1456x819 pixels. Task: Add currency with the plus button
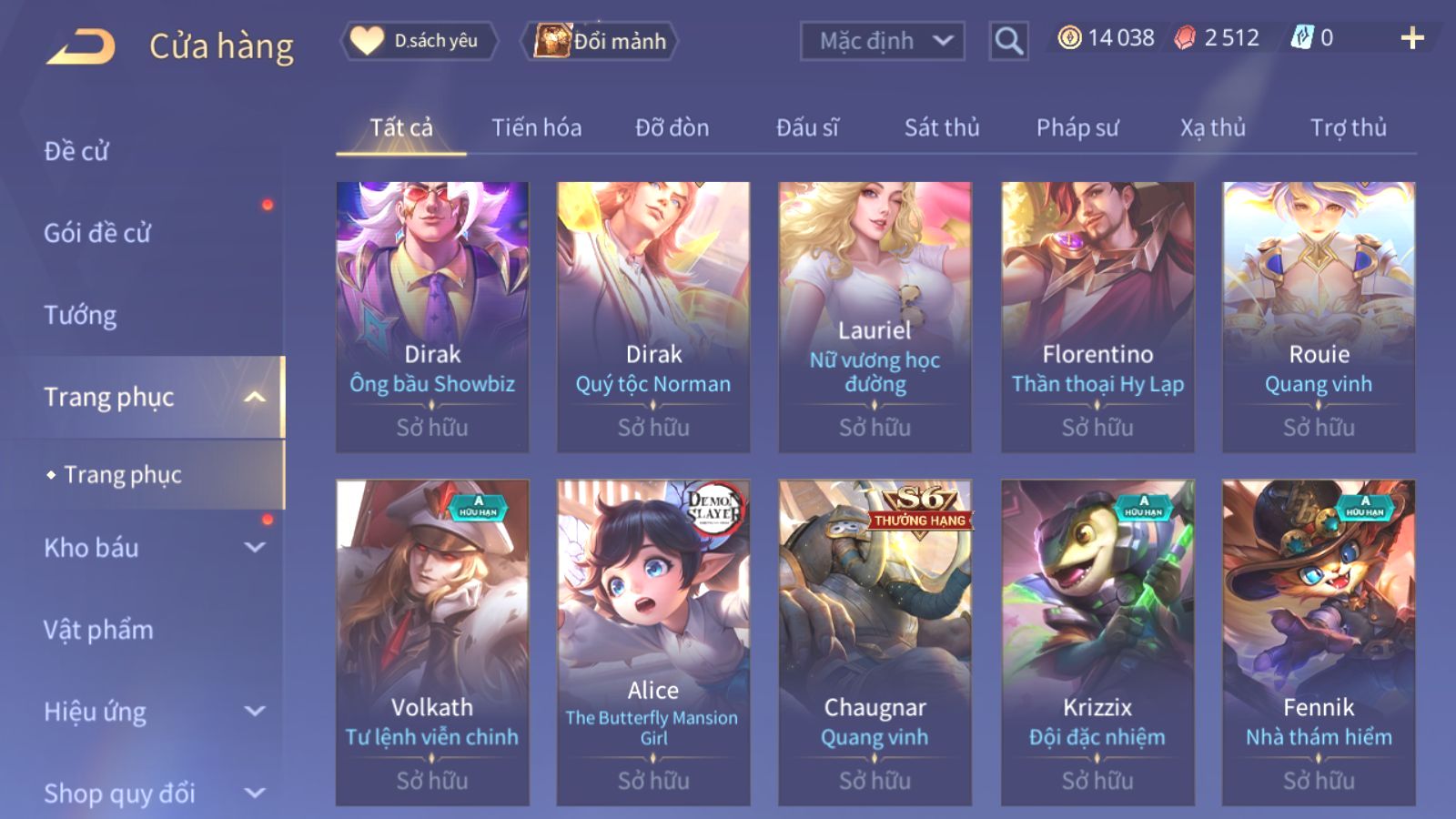click(1411, 38)
